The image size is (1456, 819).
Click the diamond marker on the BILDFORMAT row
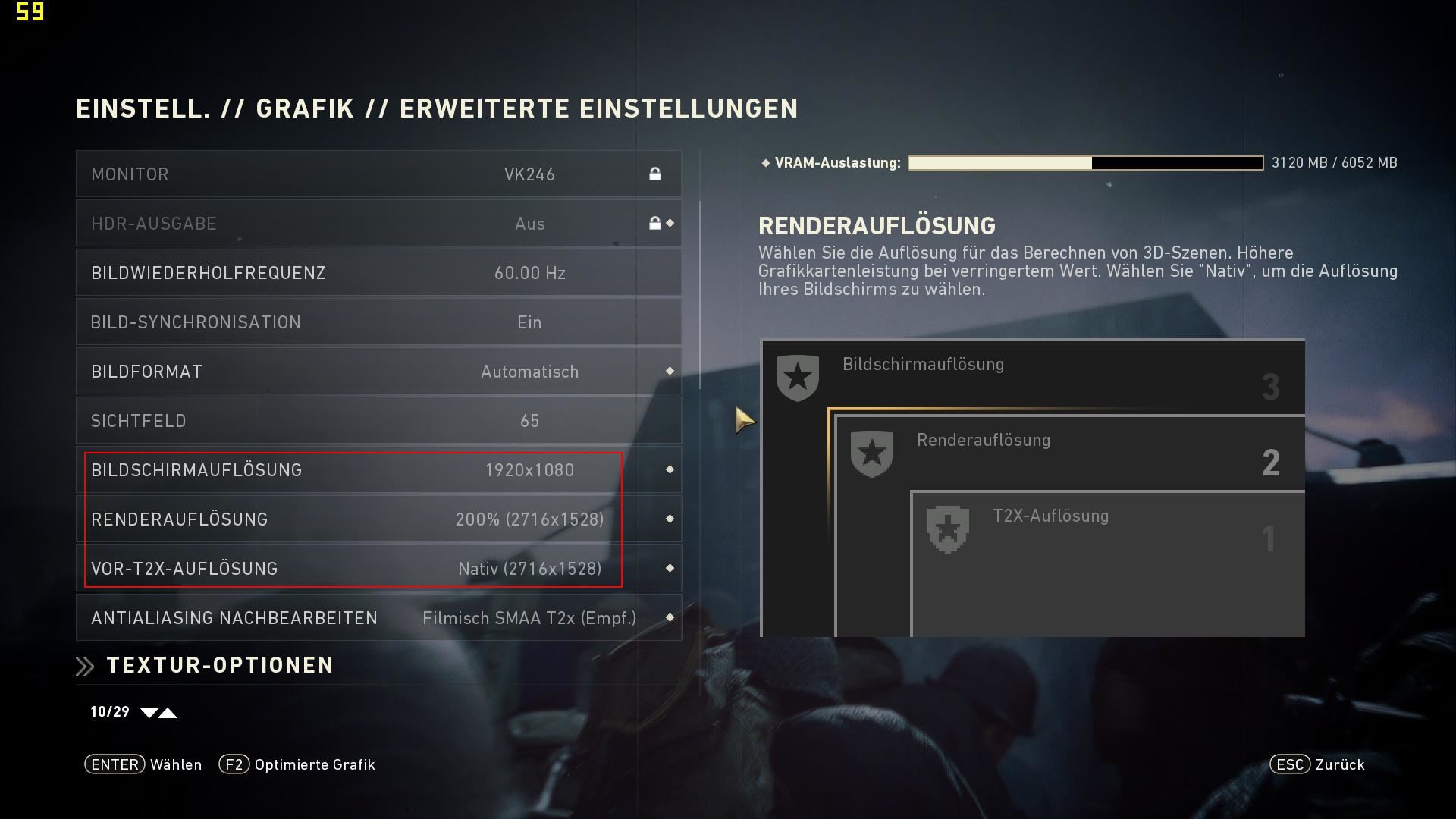point(670,371)
